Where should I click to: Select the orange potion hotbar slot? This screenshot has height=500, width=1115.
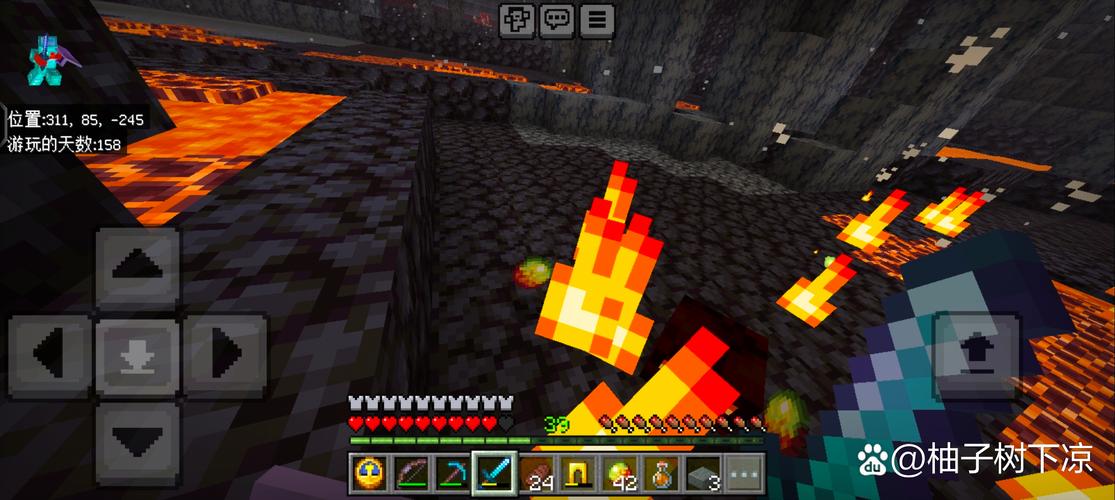pos(661,472)
